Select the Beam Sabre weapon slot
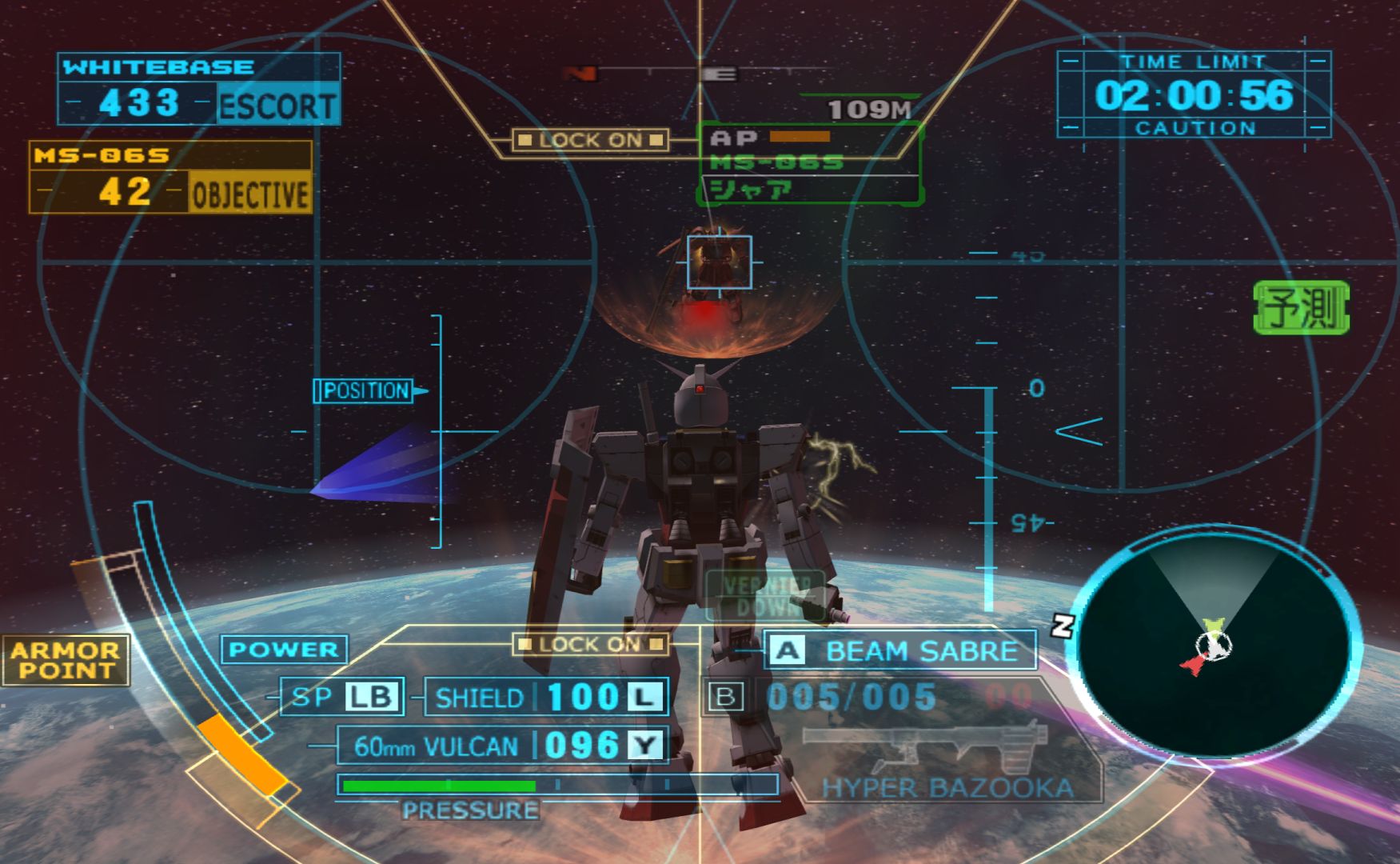The width and height of the screenshot is (1400, 864). coord(900,650)
